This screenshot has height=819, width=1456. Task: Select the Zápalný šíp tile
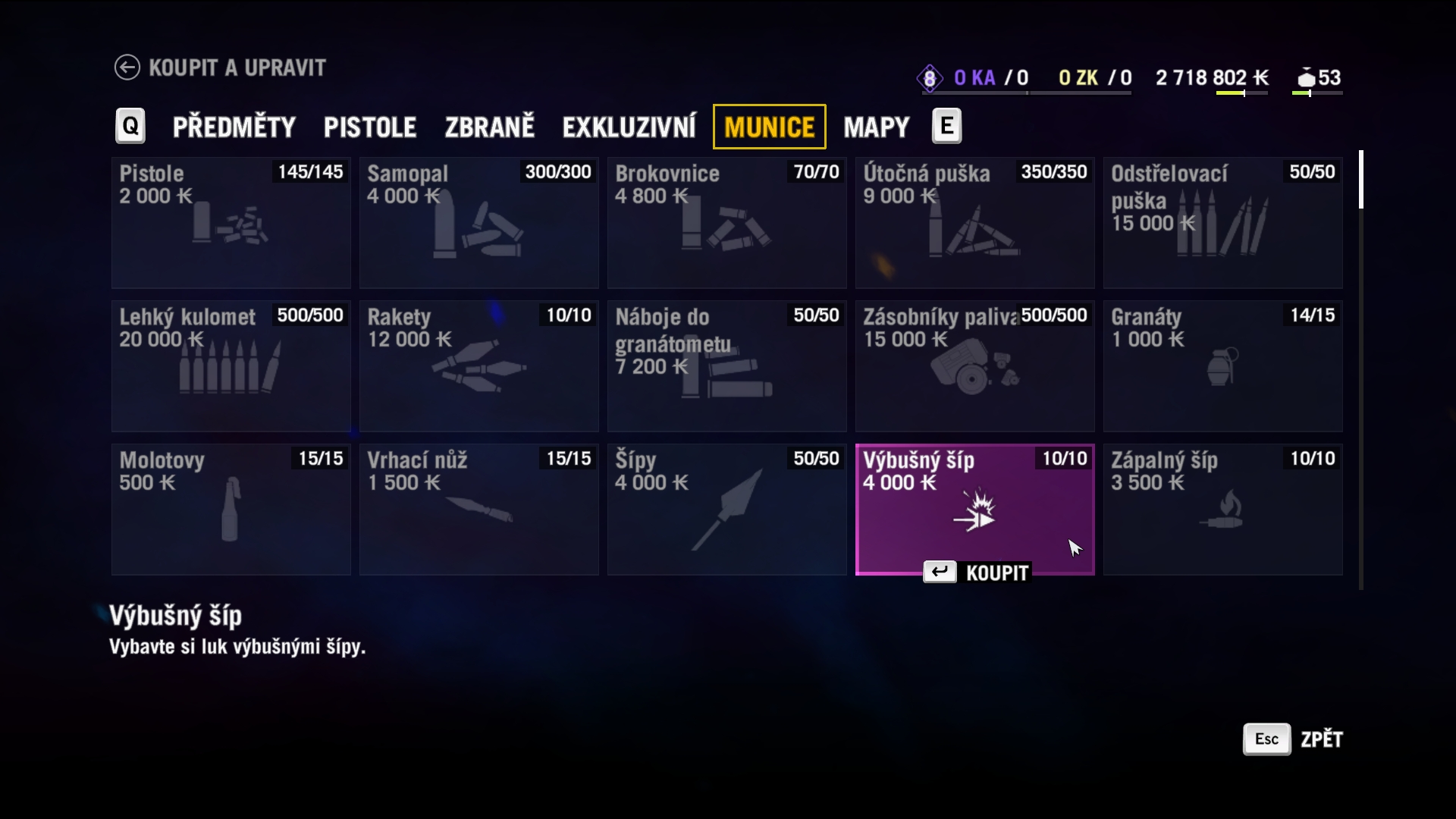click(1222, 509)
